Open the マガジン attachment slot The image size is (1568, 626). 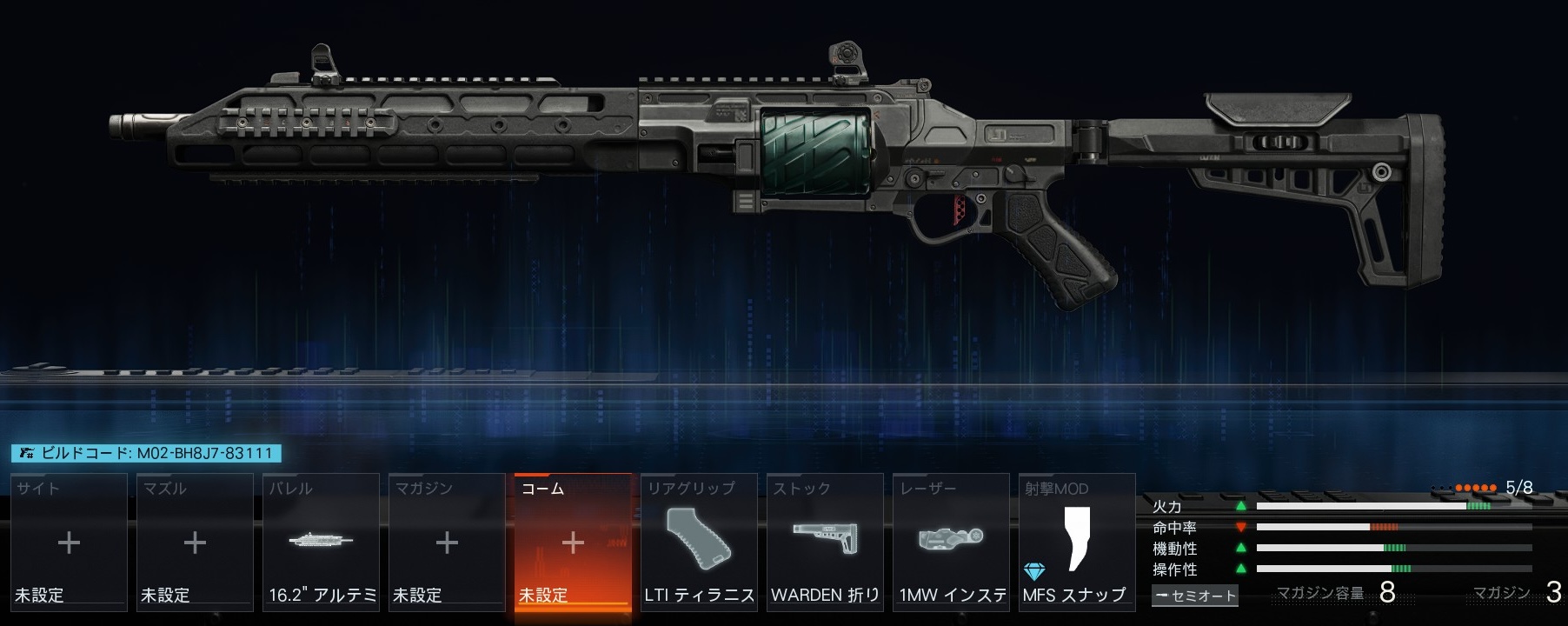[447, 543]
